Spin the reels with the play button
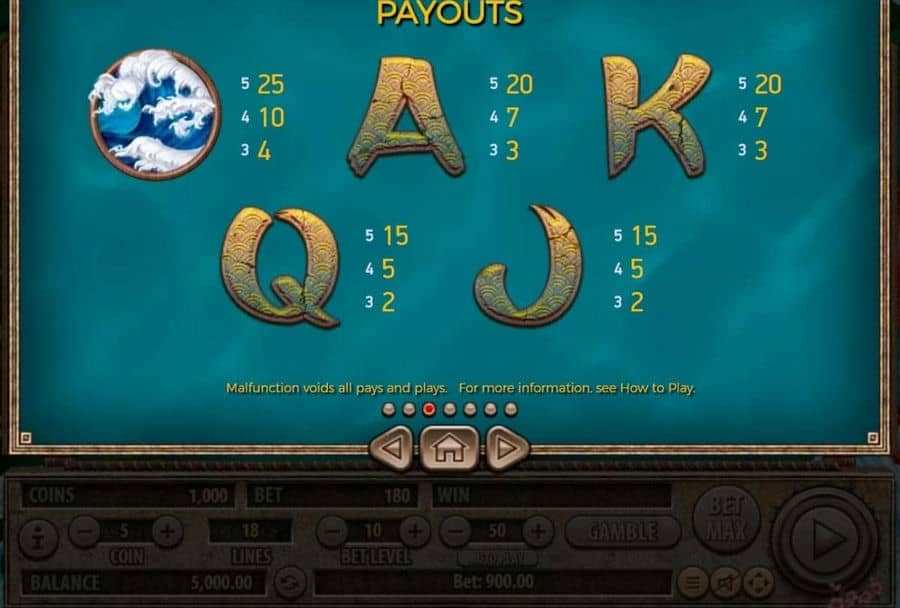 (x=826, y=540)
